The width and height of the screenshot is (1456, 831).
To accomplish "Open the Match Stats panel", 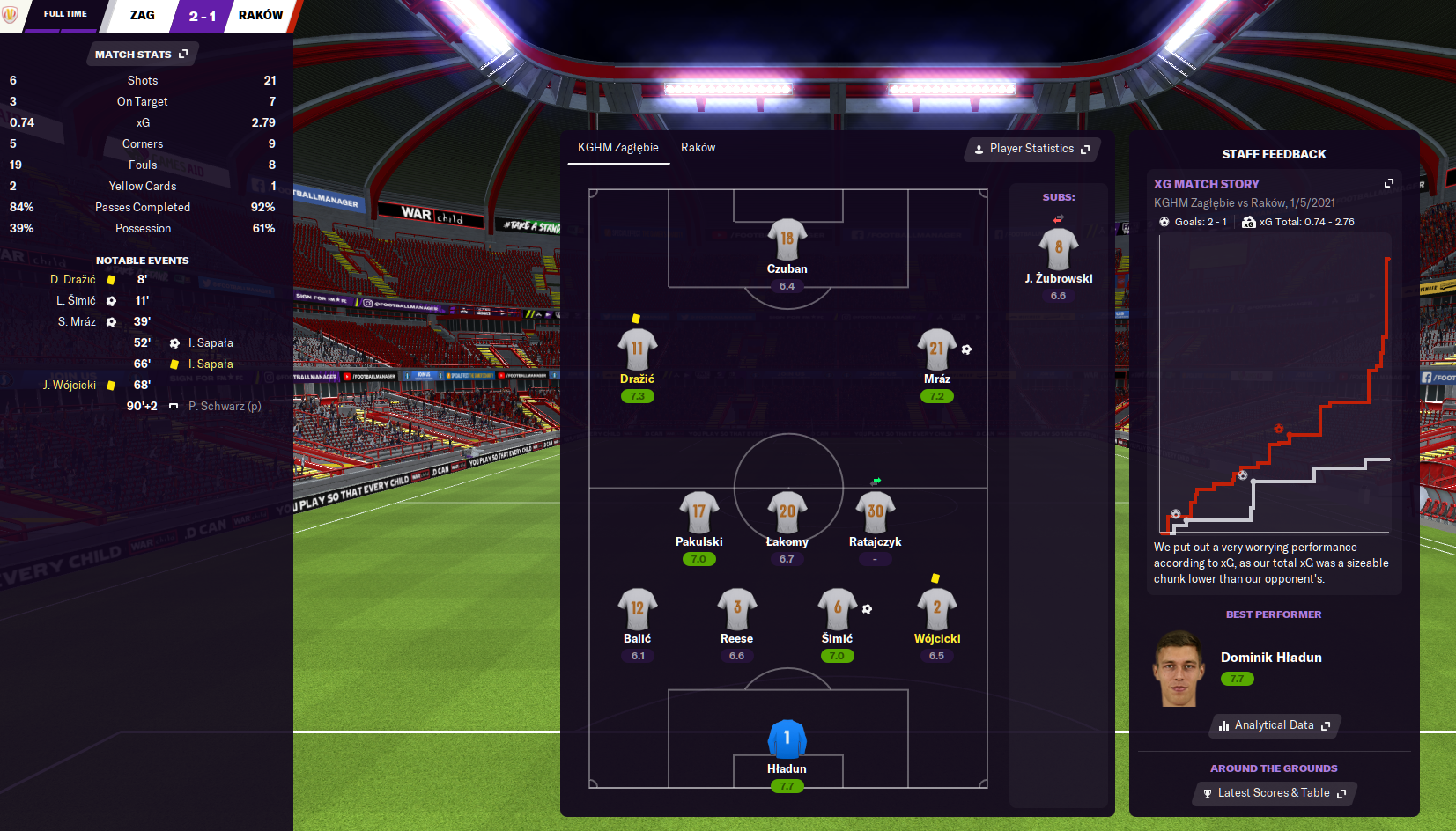I will click(142, 55).
